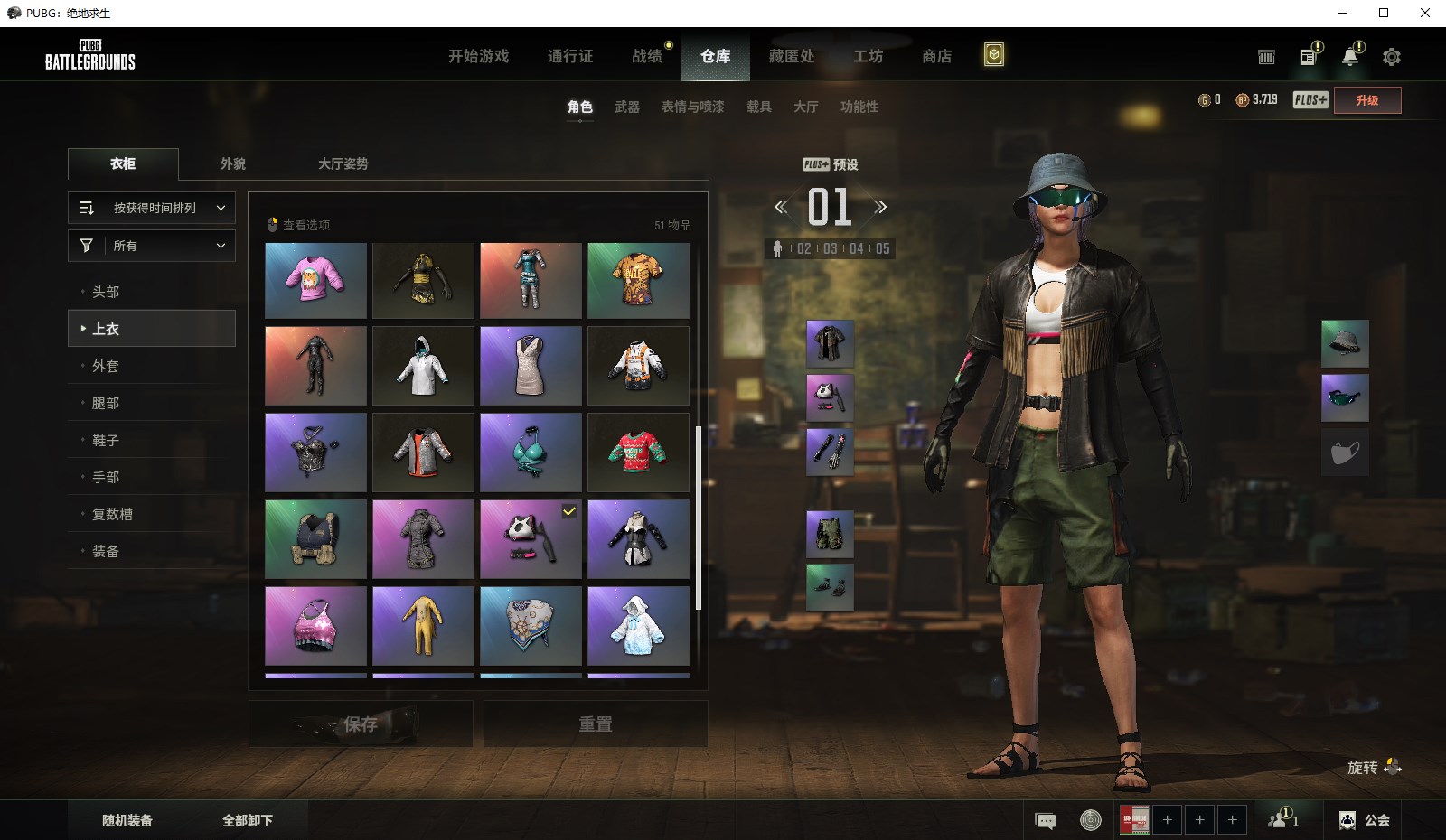Click the 全部卸下 unequip all button

tap(246, 820)
